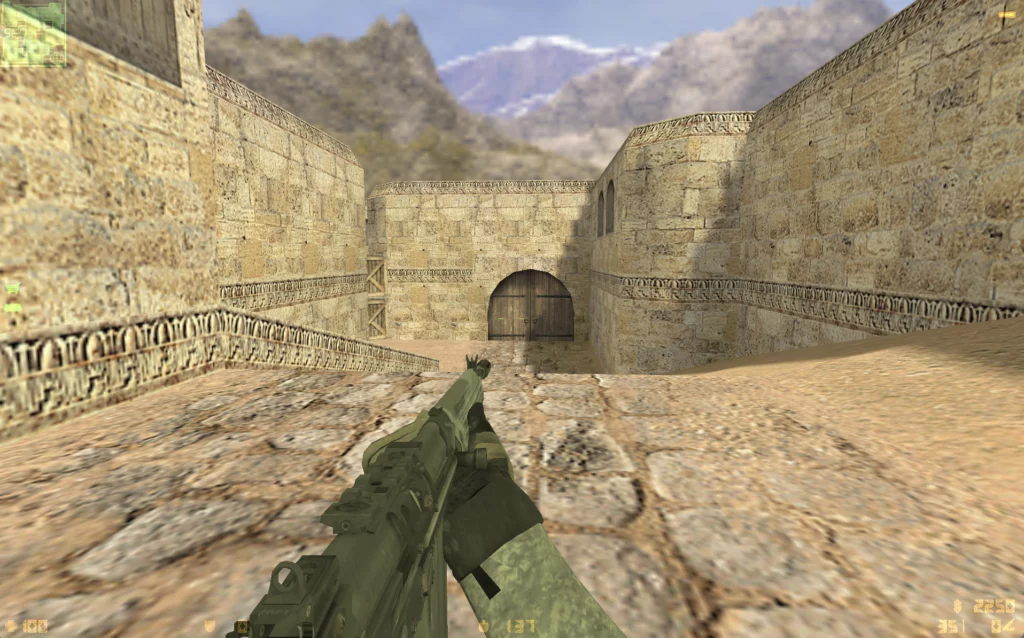Screen dimensions: 1024x638
Task: Select the green shopping cart buy-zone icon
Action: pos(12,288)
